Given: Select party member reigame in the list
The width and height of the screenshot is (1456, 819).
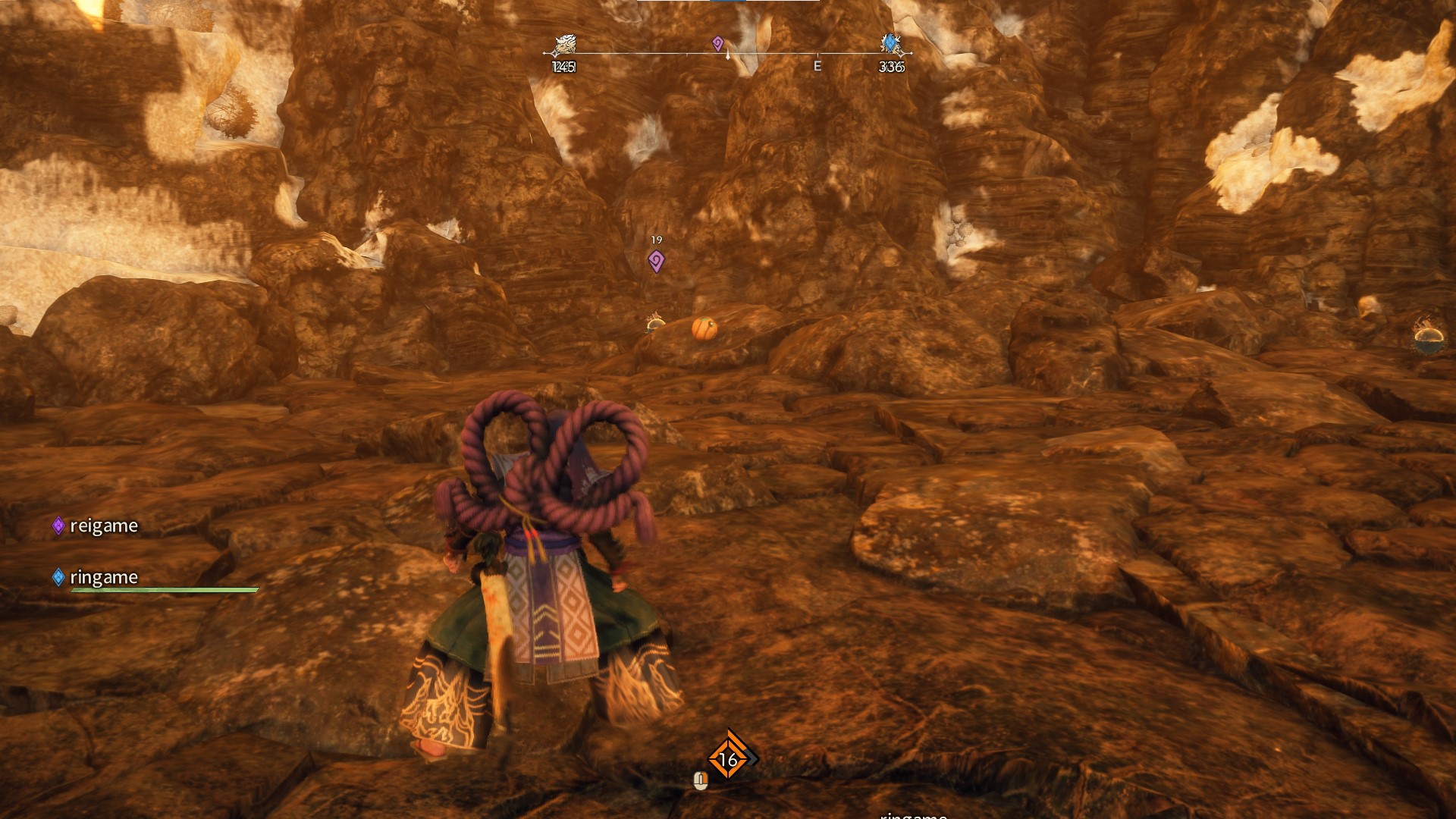Looking at the screenshot, I should [103, 526].
